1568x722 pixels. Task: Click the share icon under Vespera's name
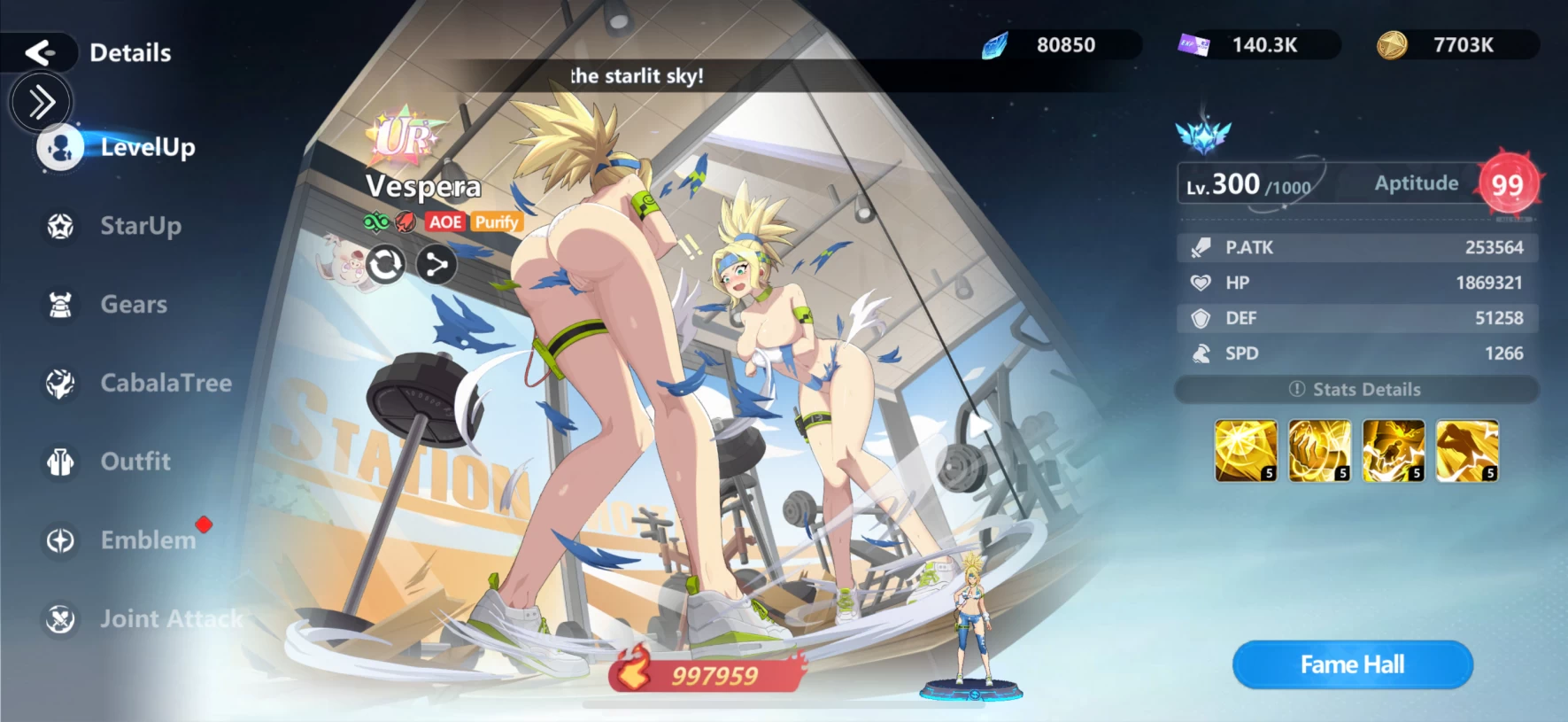[x=436, y=264]
